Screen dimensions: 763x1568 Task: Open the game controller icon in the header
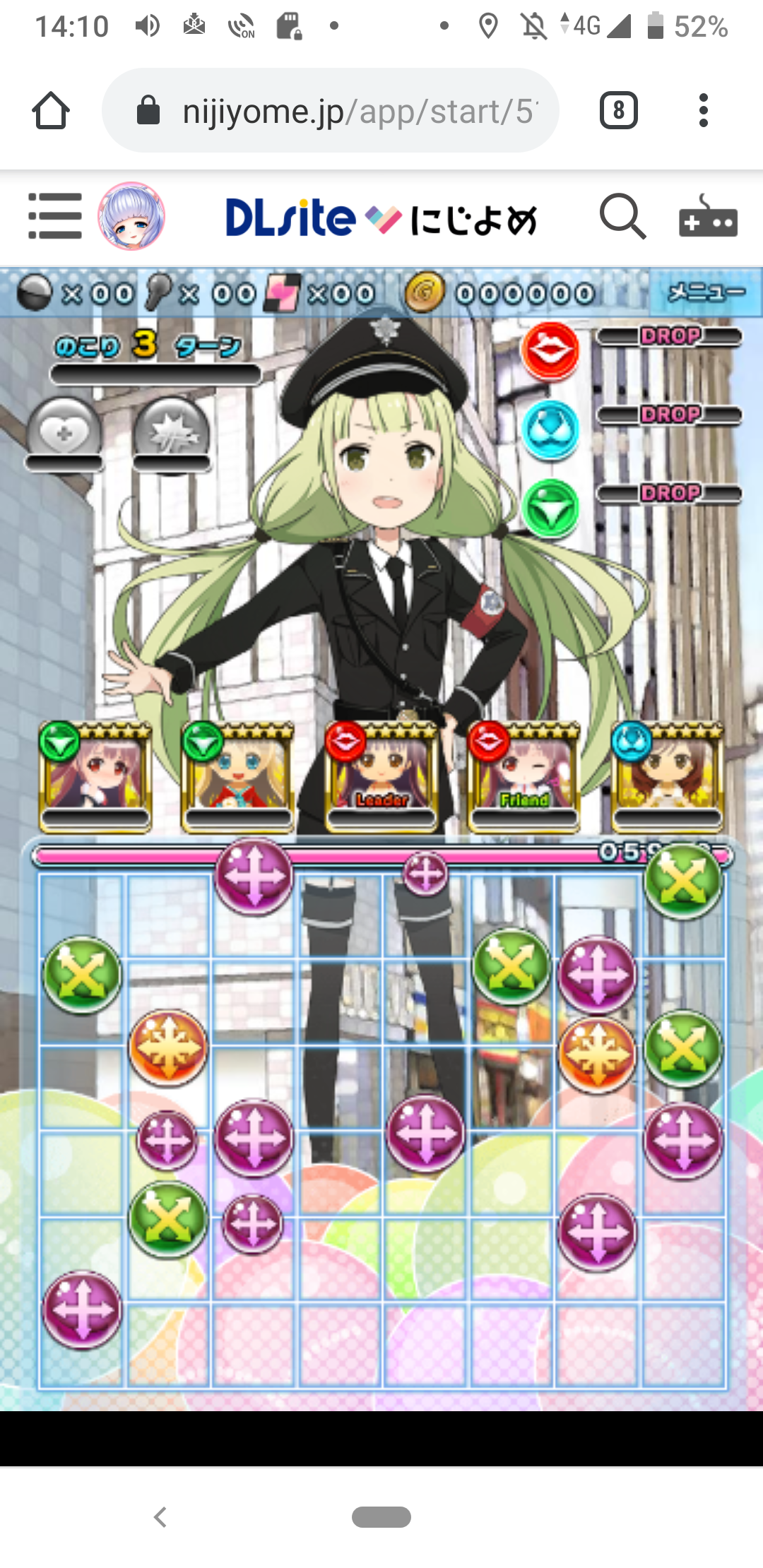click(x=708, y=217)
